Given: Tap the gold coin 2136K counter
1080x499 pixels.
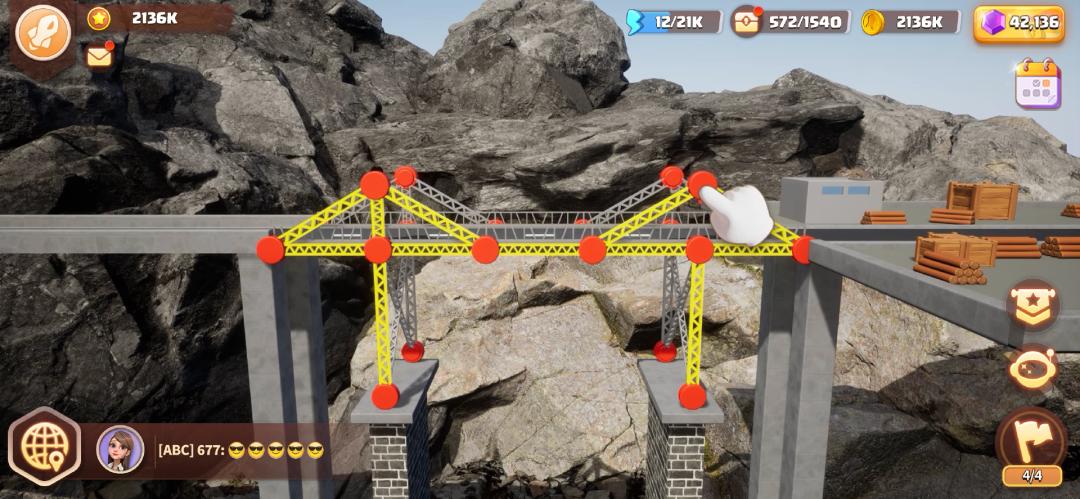Looking at the screenshot, I should (910, 22).
